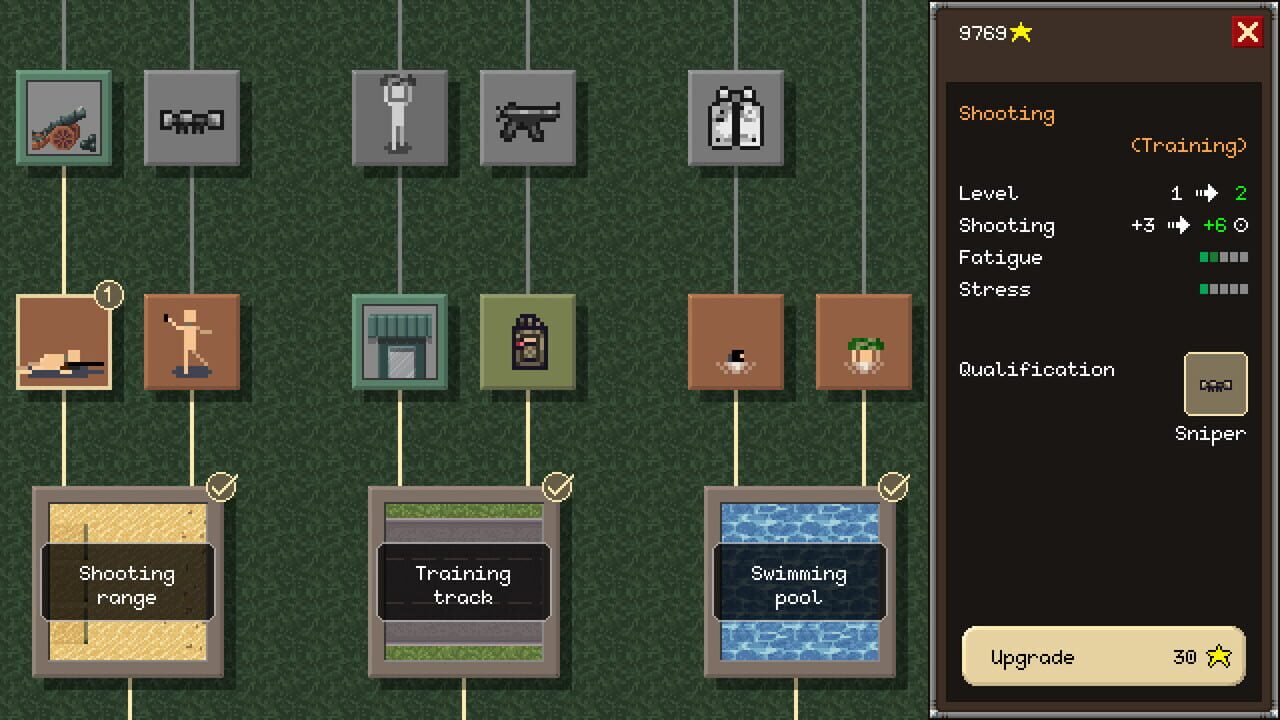Select the cannon artillery training icon
The image size is (1280, 720).
point(64,118)
